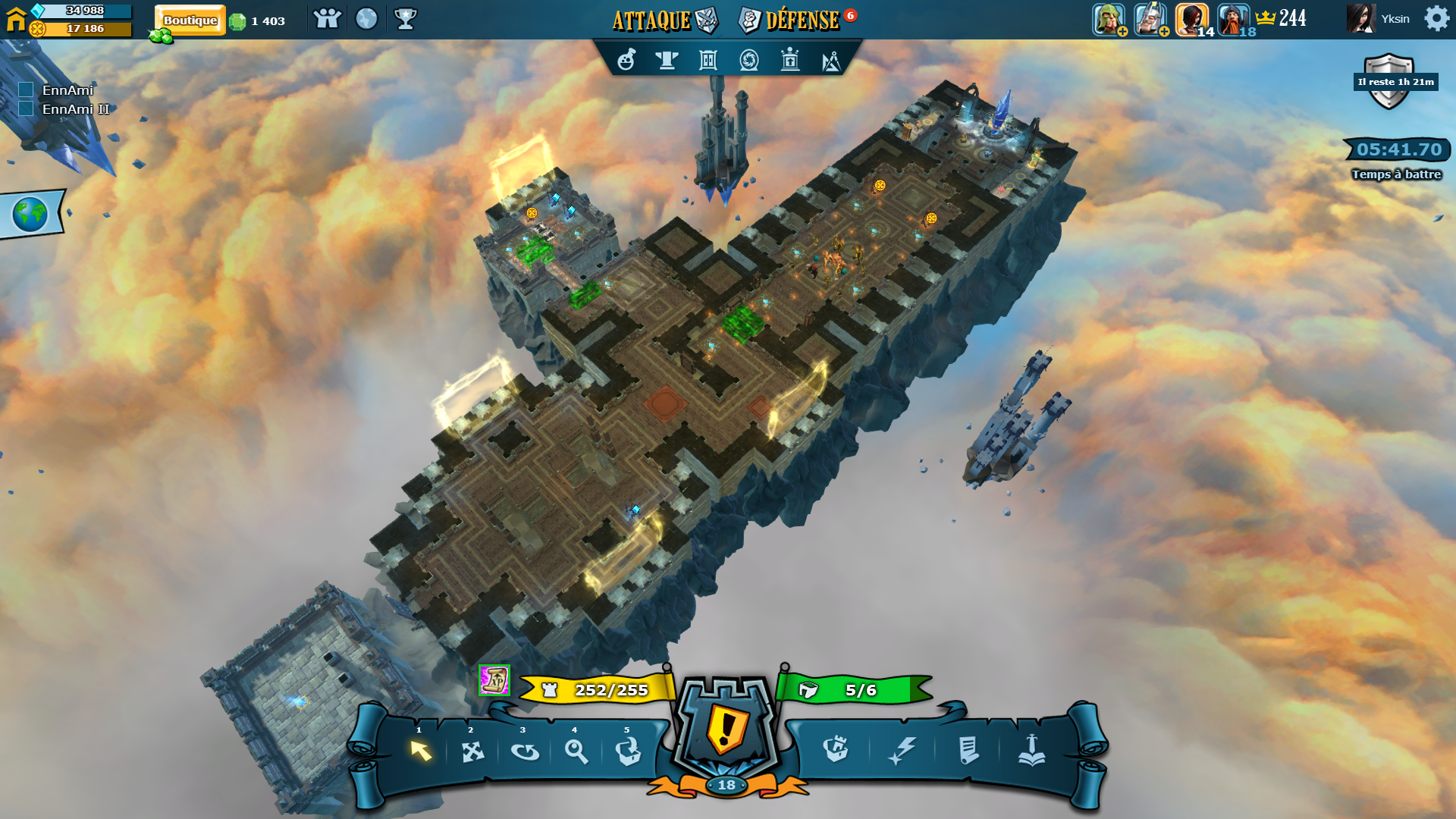Go to the home castle icon

click(16, 18)
